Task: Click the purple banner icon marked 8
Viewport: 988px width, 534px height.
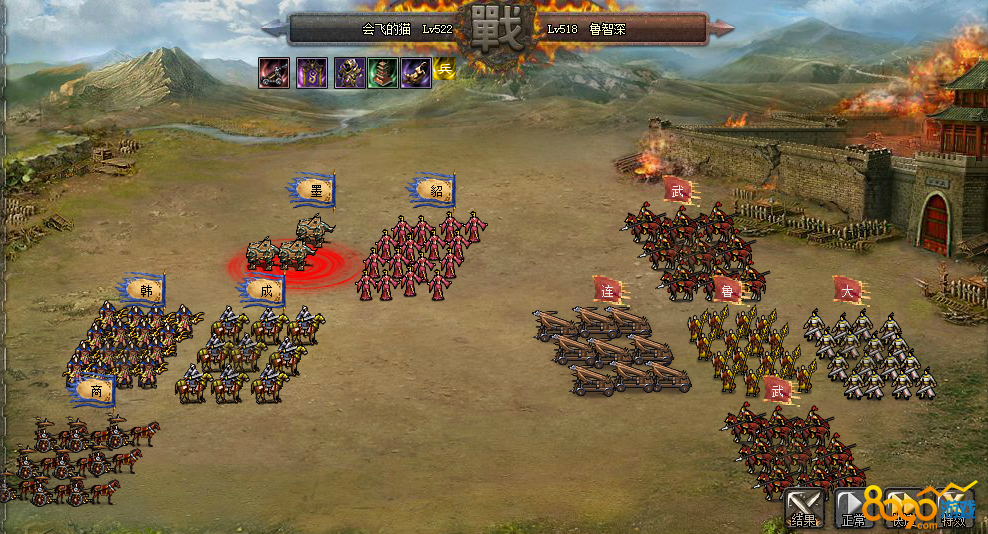Action: 312,72
